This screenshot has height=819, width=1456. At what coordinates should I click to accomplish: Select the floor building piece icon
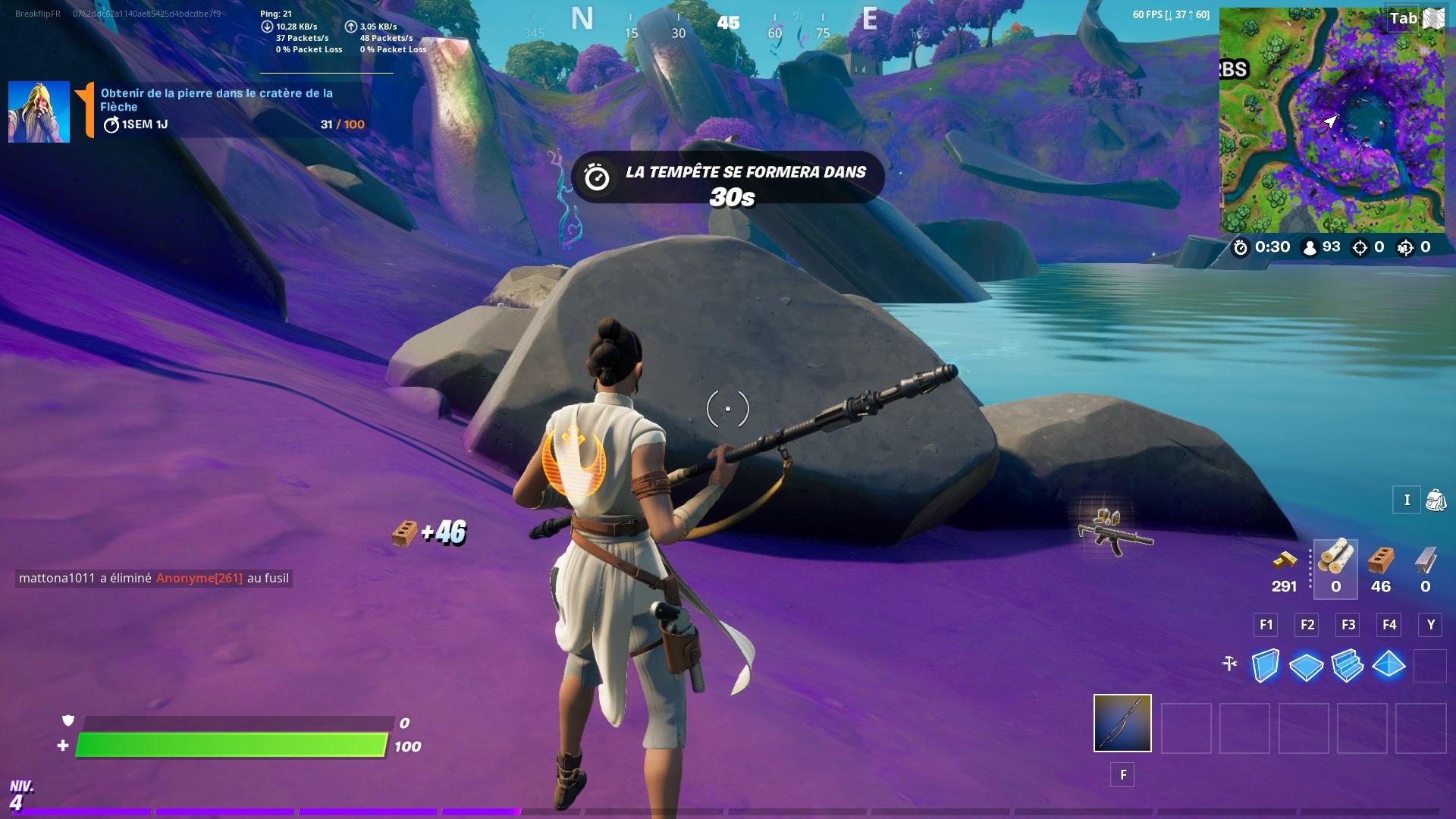coord(1306,666)
